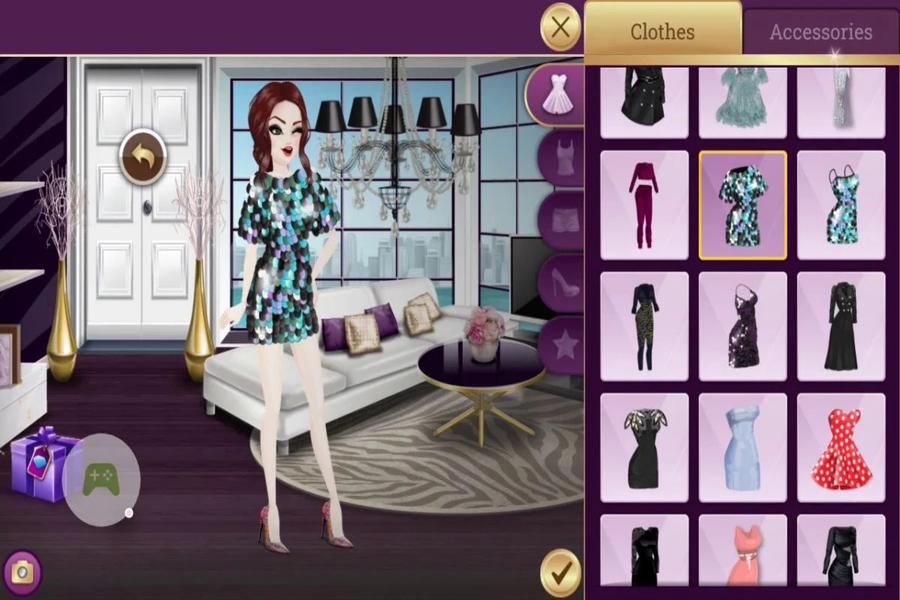Viewport: 900px width, 600px height.
Task: Select the light blue strapless dress
Action: [742, 447]
